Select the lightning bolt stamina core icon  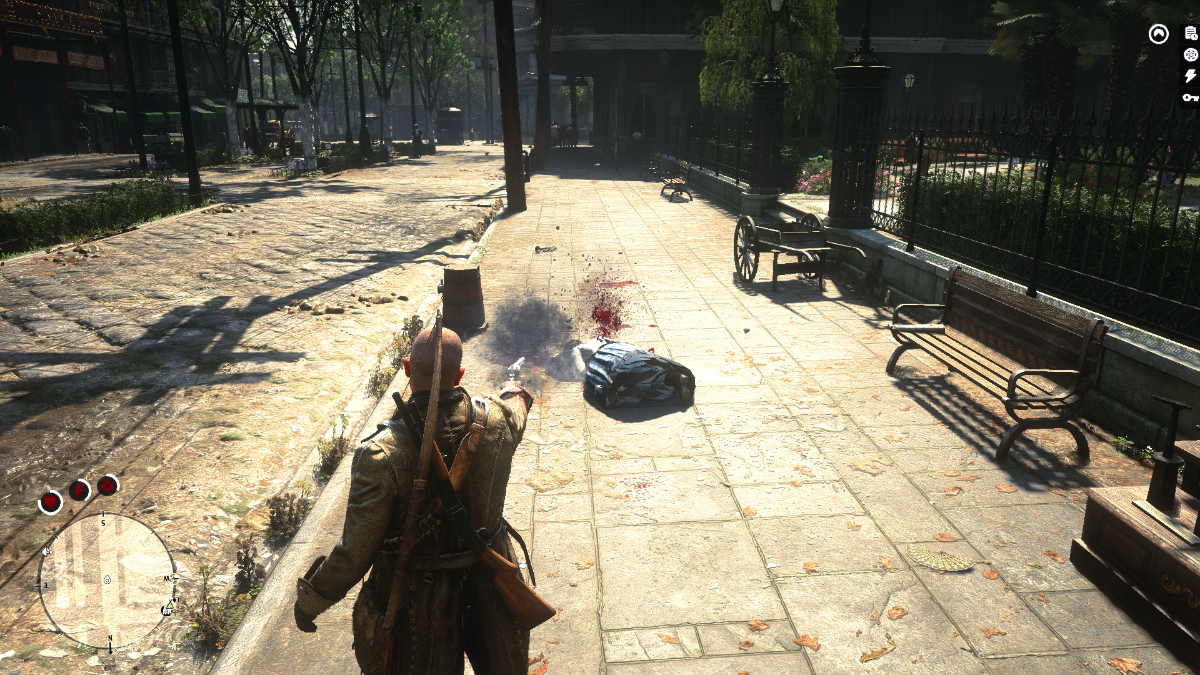[79, 490]
